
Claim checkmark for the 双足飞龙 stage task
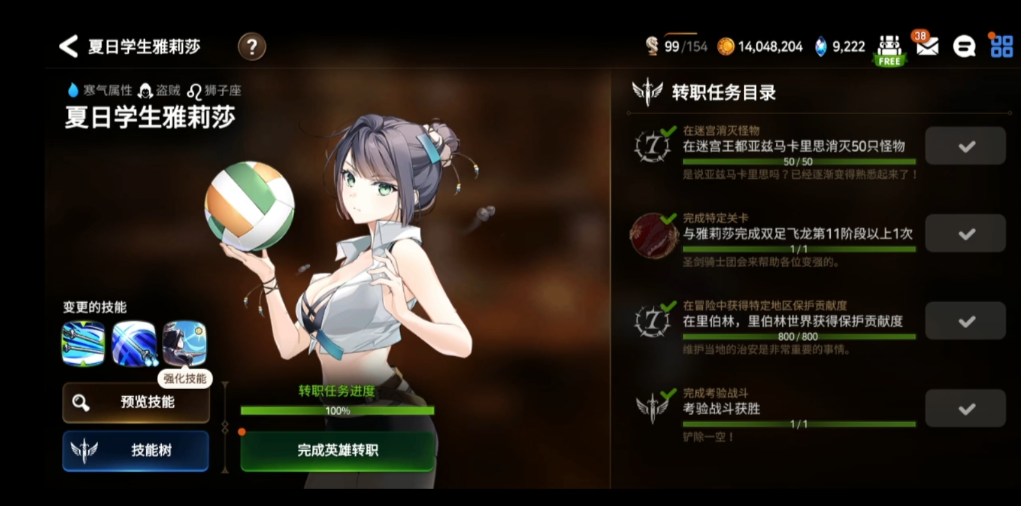coord(965,233)
